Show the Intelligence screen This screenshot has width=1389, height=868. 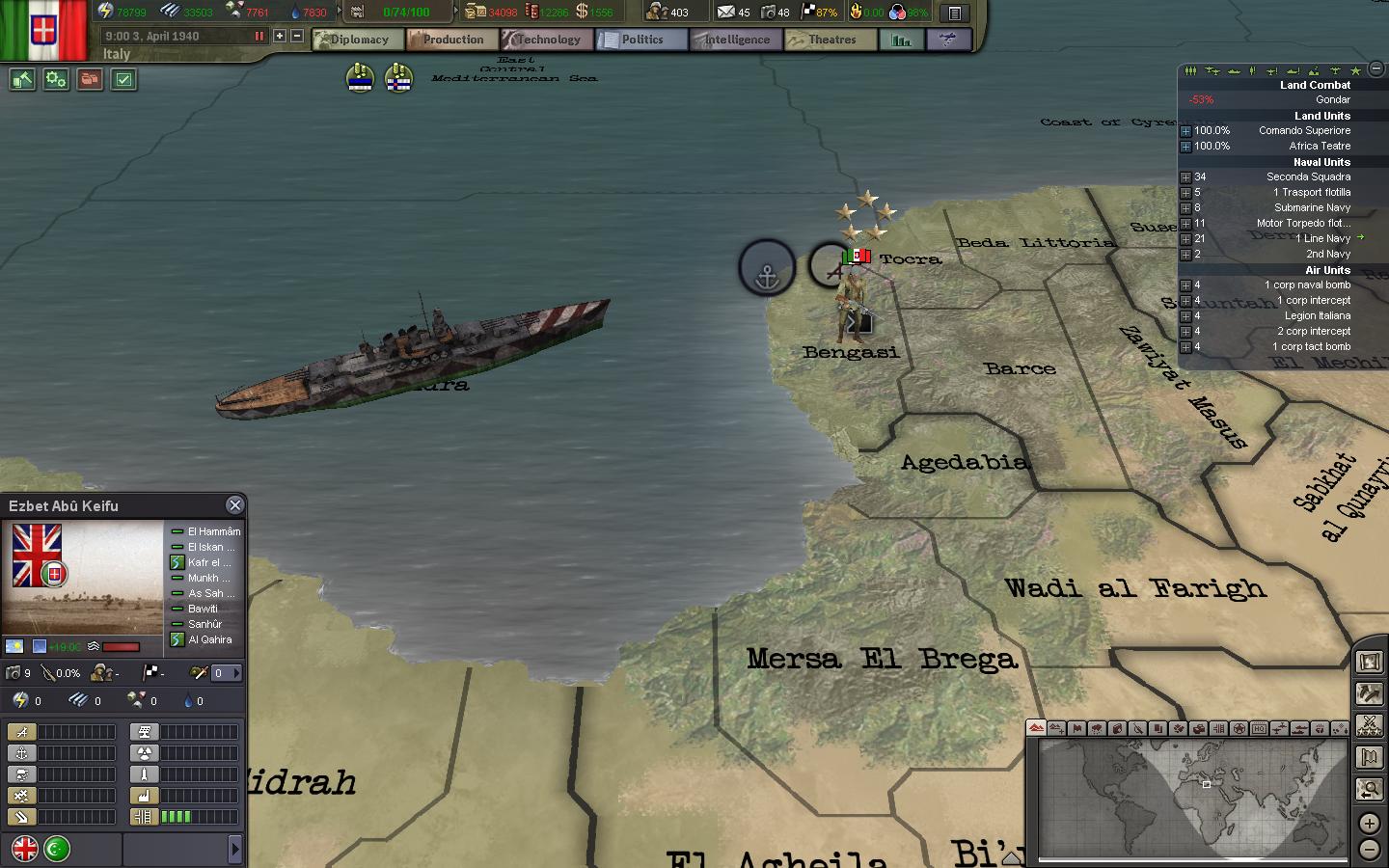pyautogui.click(x=736, y=40)
